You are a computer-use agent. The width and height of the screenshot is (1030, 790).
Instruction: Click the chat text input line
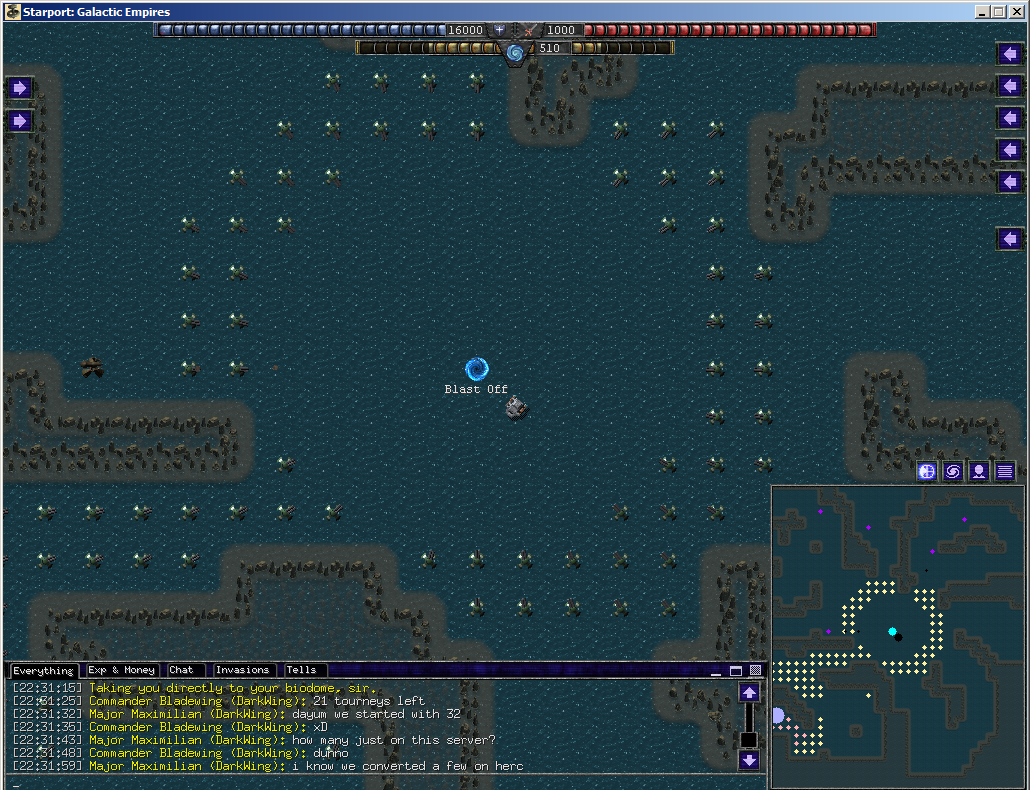[380, 781]
